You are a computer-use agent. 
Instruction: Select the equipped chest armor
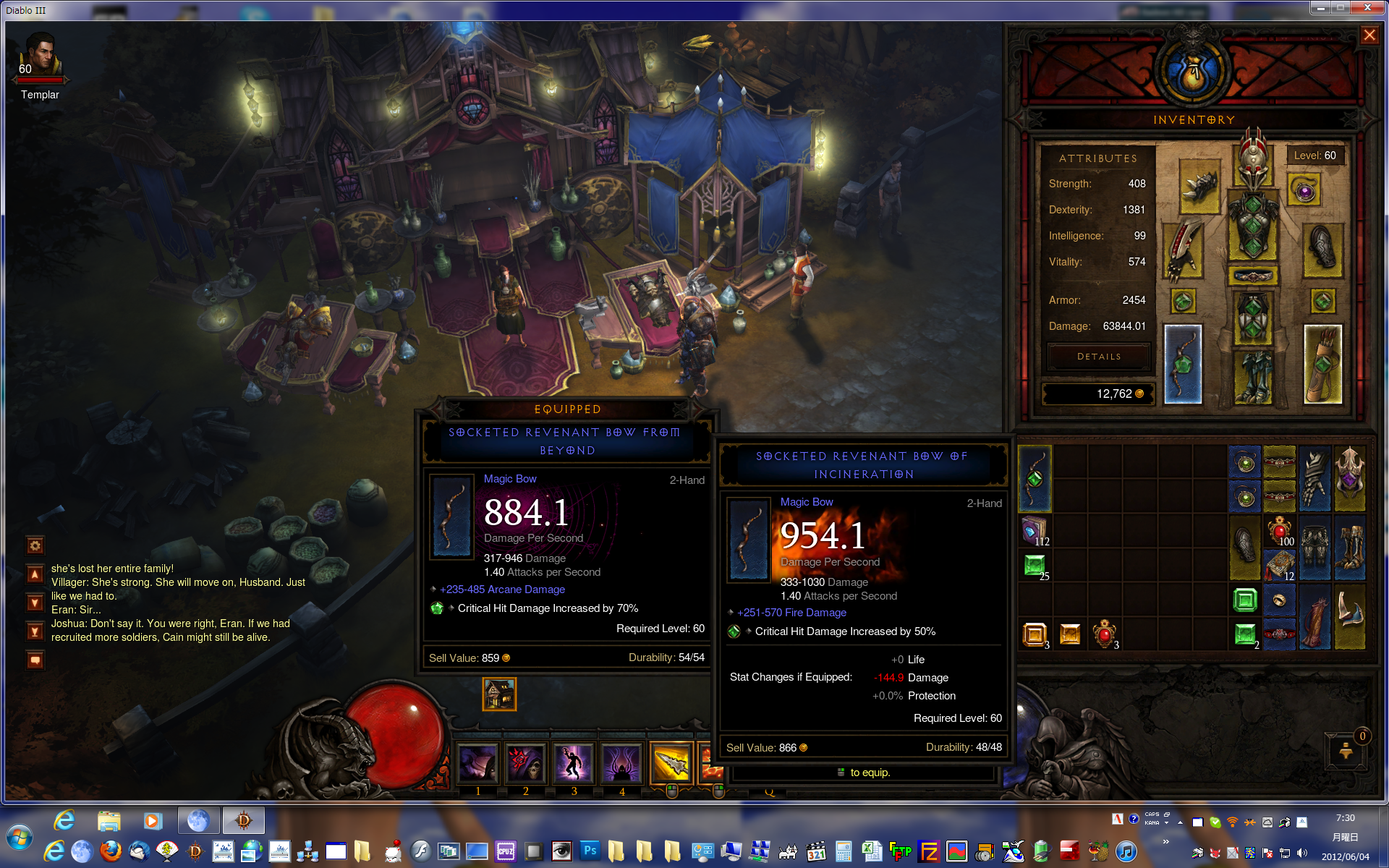[1254, 226]
